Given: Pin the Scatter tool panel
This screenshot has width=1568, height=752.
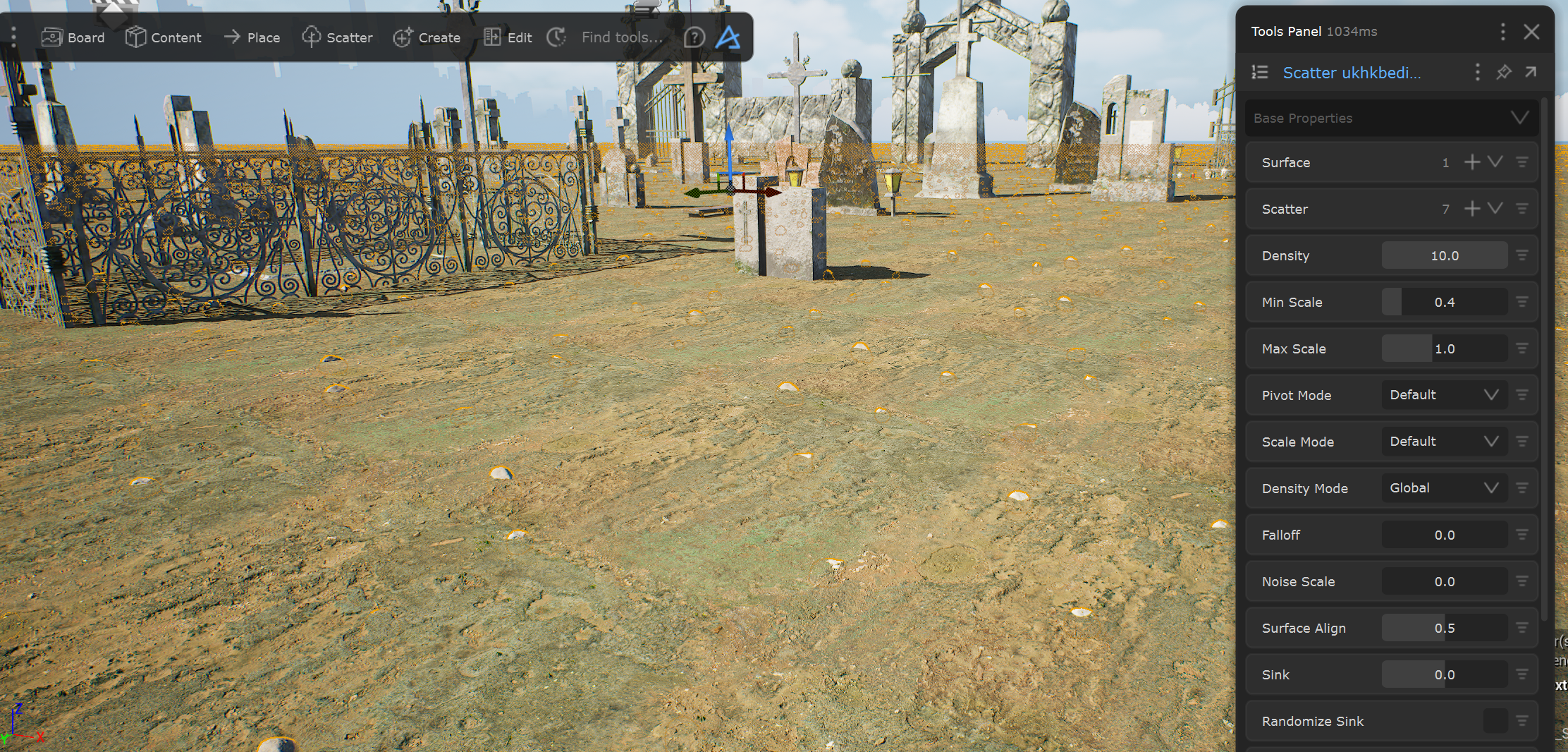Looking at the screenshot, I should pos(1504,72).
